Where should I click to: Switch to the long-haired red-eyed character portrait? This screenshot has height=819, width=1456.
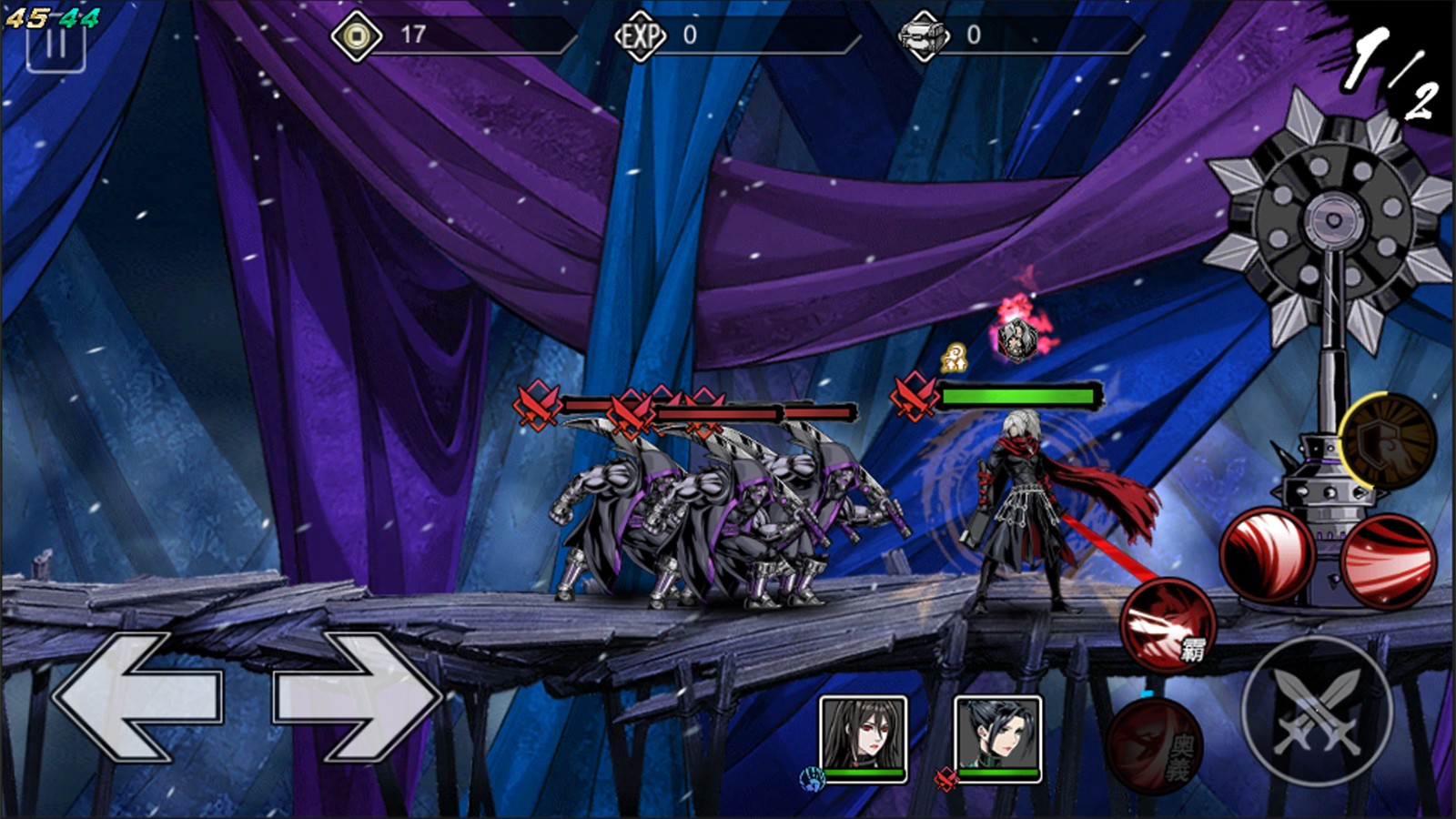(863, 738)
